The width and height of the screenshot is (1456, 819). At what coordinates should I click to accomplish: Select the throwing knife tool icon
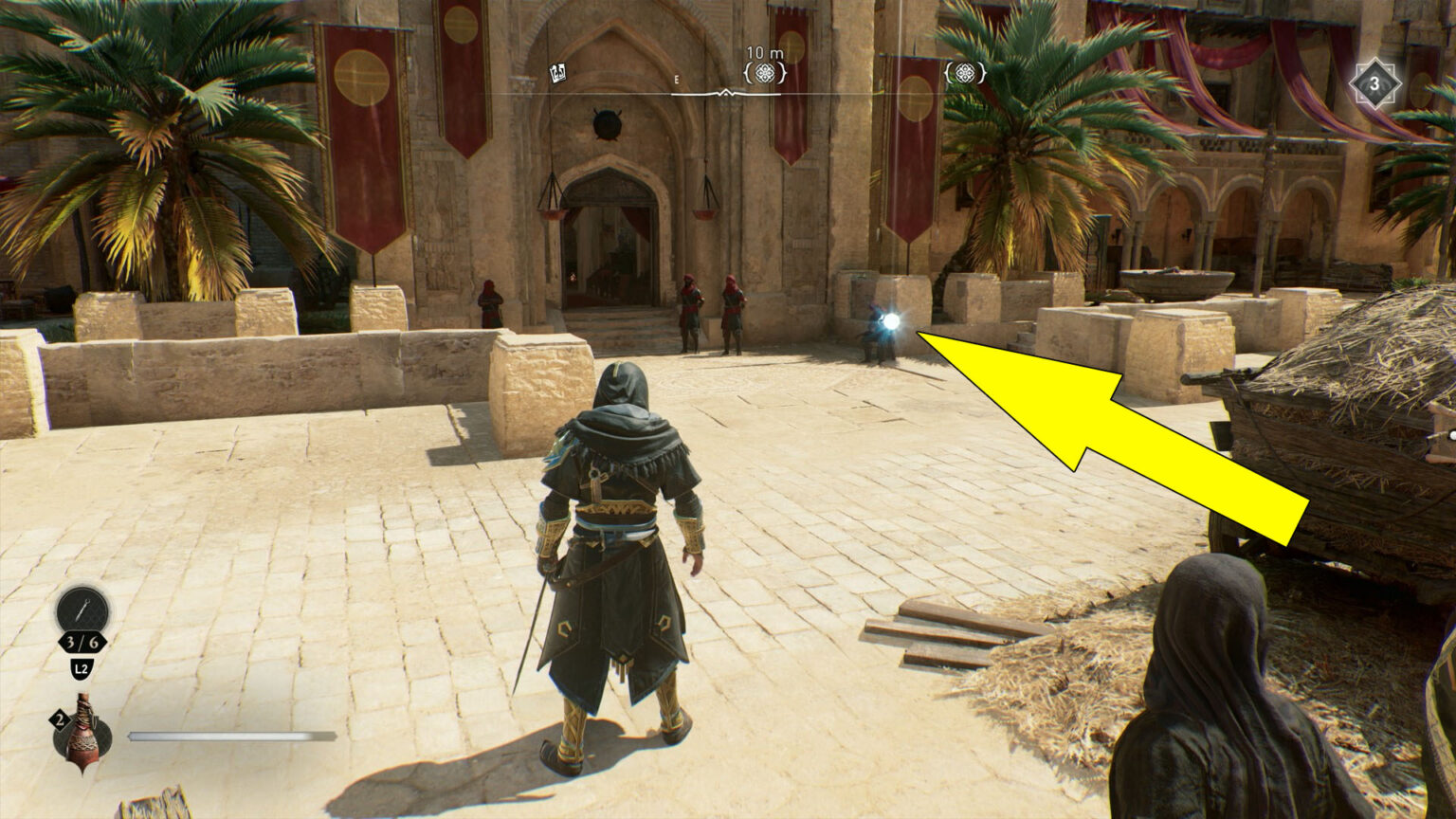click(x=81, y=610)
